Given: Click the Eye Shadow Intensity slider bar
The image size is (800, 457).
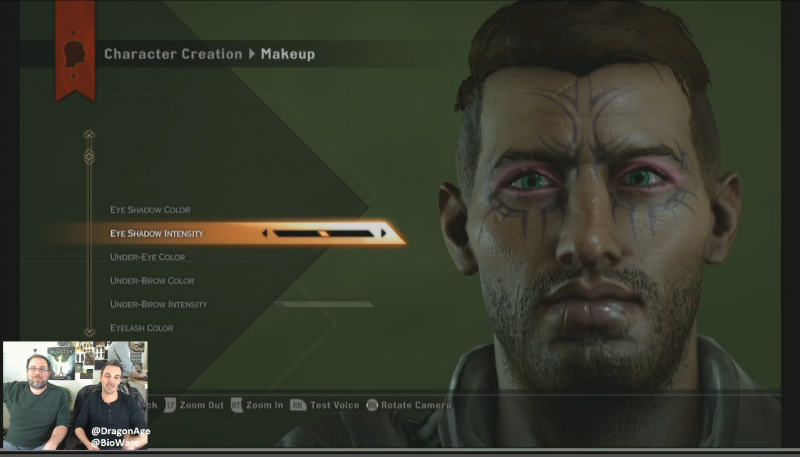Looking at the screenshot, I should [323, 234].
